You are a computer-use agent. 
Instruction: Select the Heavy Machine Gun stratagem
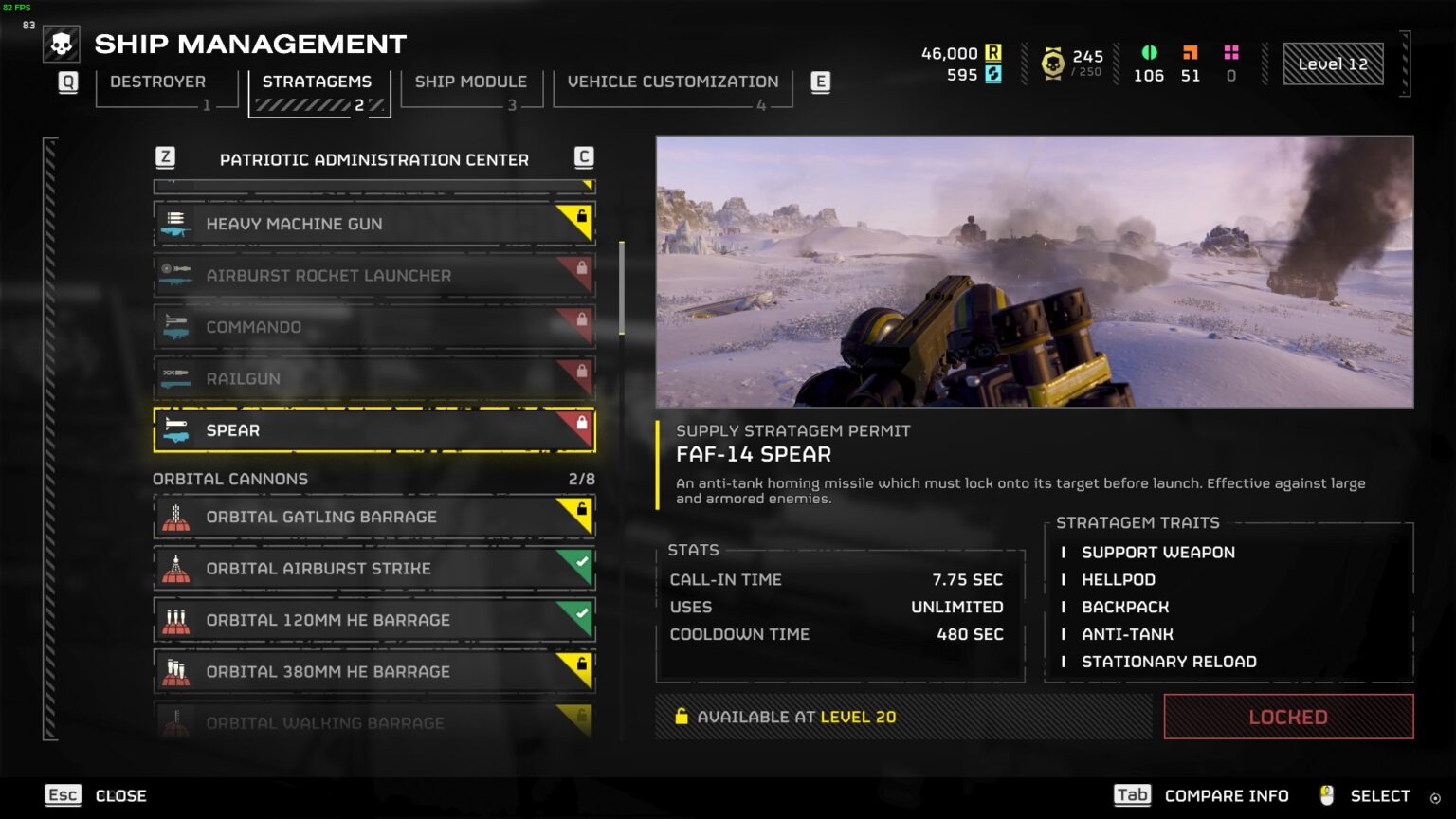[x=373, y=224]
